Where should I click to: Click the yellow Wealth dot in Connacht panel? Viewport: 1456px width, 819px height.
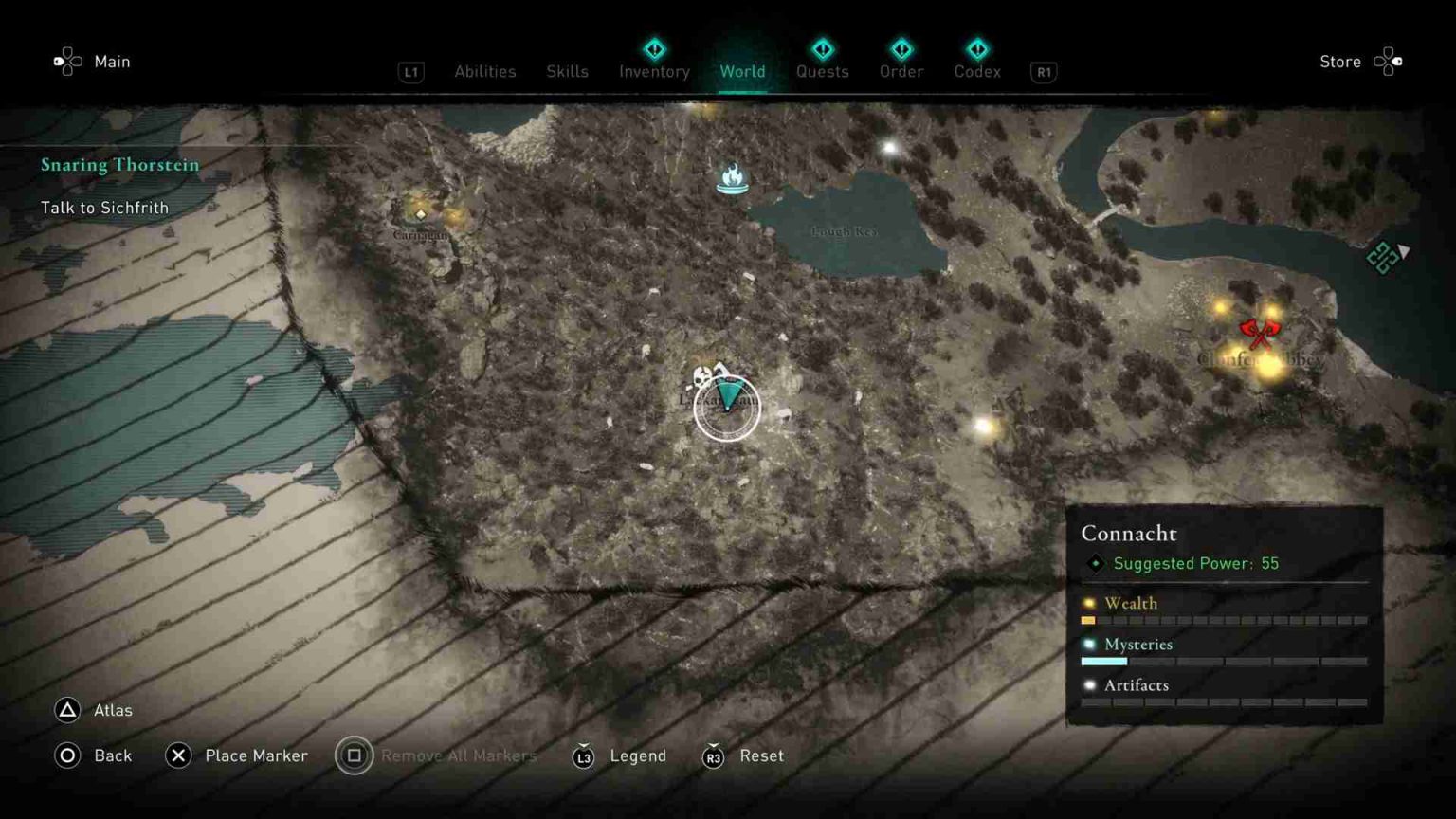1087,603
